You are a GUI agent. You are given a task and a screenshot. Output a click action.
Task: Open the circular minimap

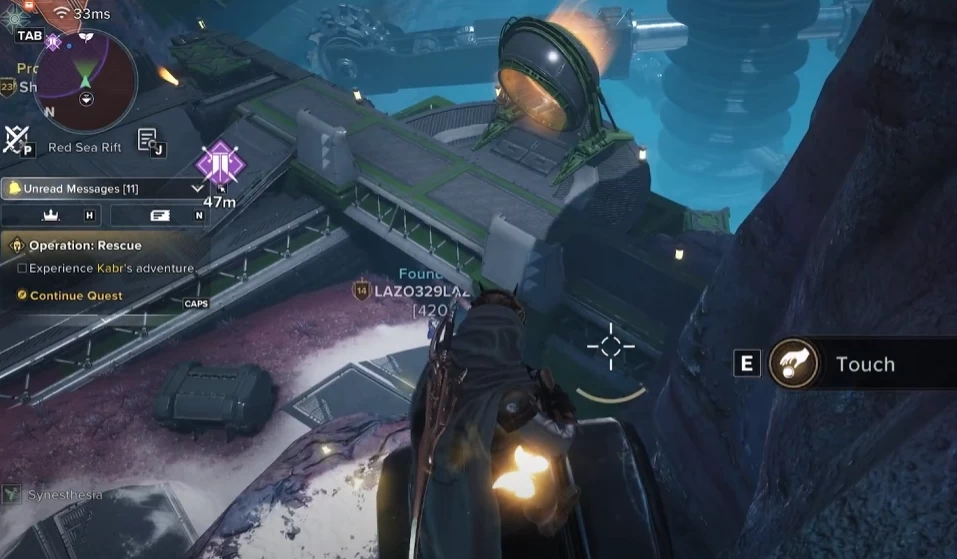85,82
